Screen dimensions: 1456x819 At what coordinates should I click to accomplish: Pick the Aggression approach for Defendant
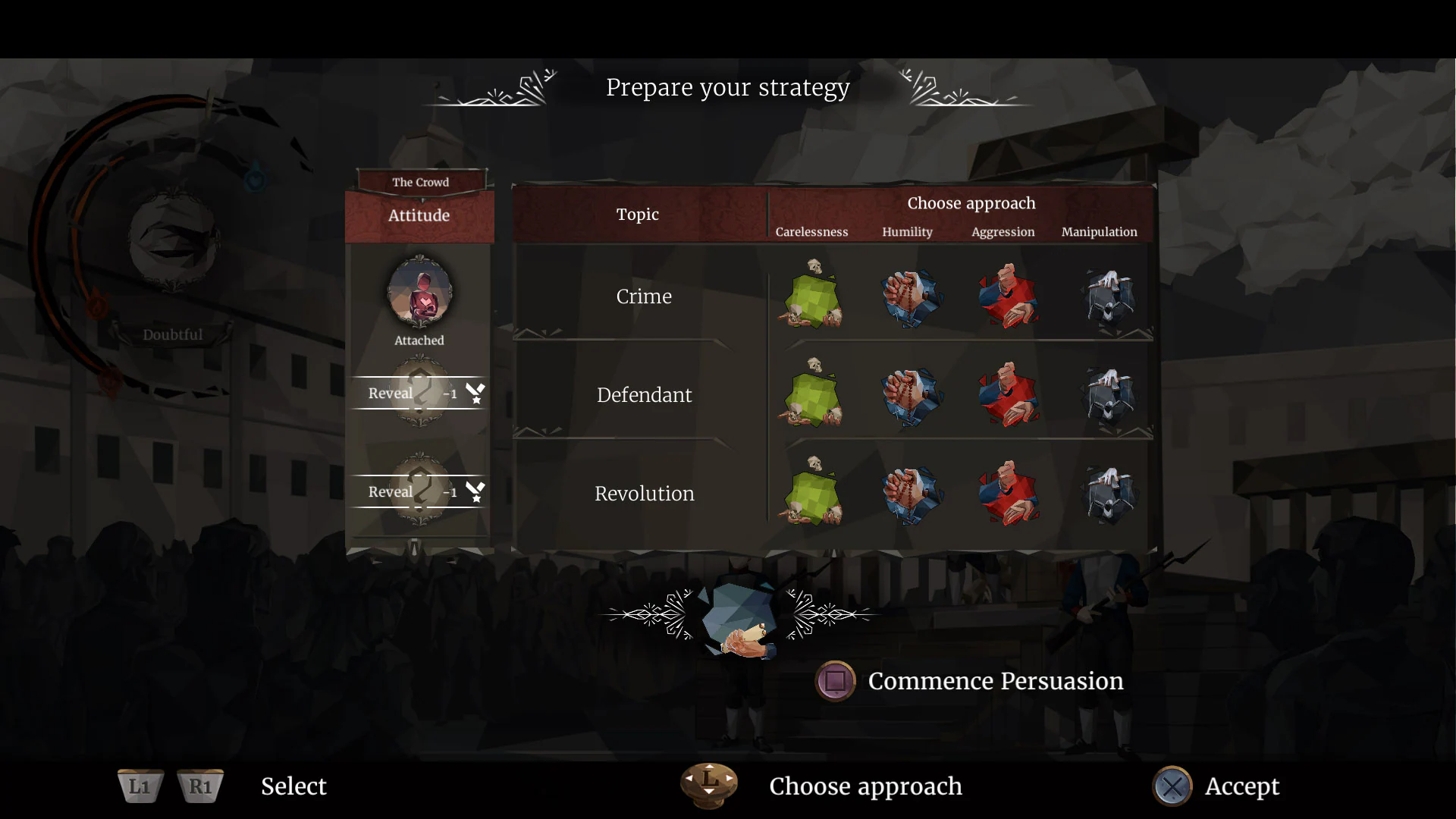pos(1009,394)
